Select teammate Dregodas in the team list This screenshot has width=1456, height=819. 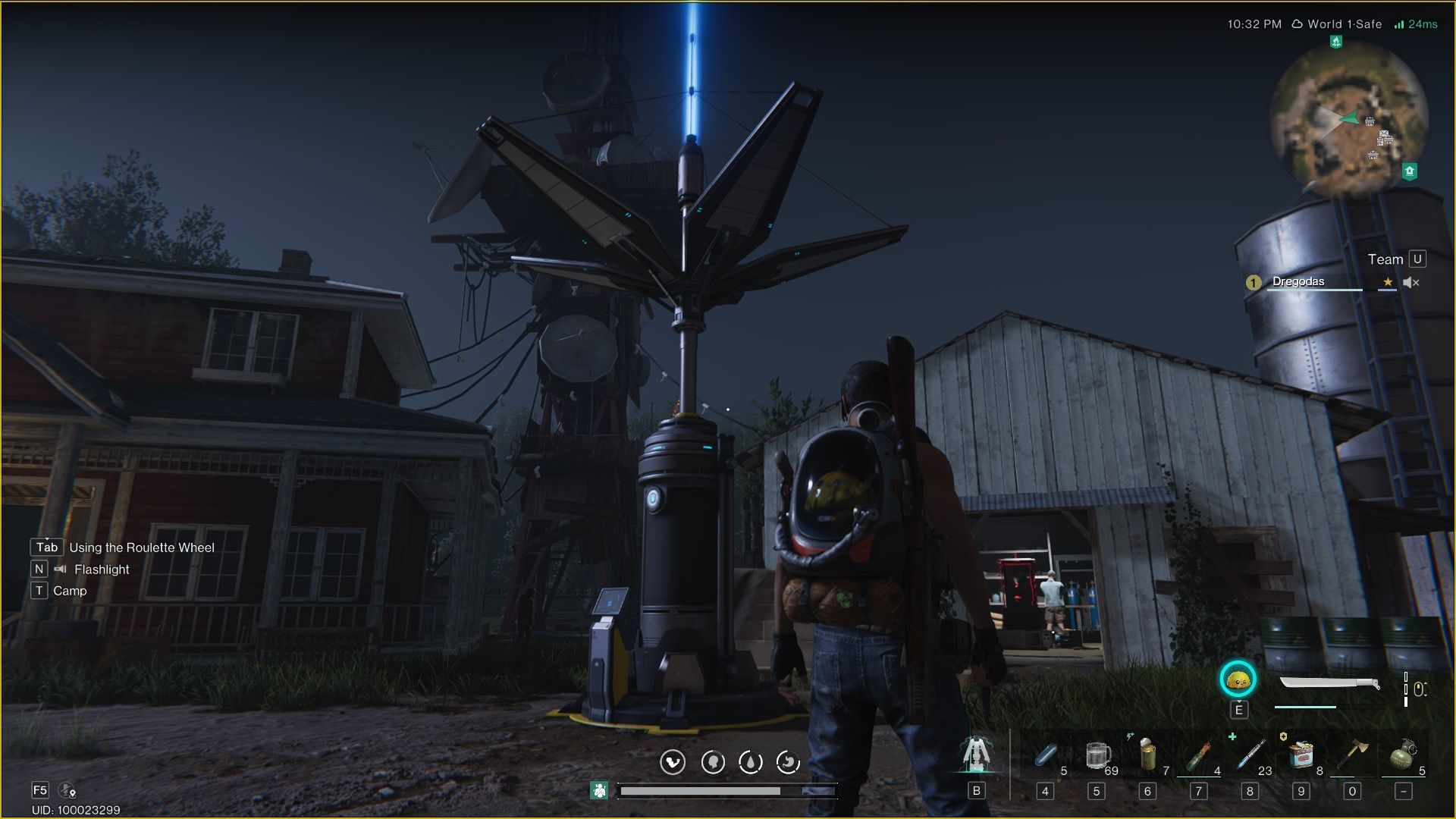(x=1298, y=282)
